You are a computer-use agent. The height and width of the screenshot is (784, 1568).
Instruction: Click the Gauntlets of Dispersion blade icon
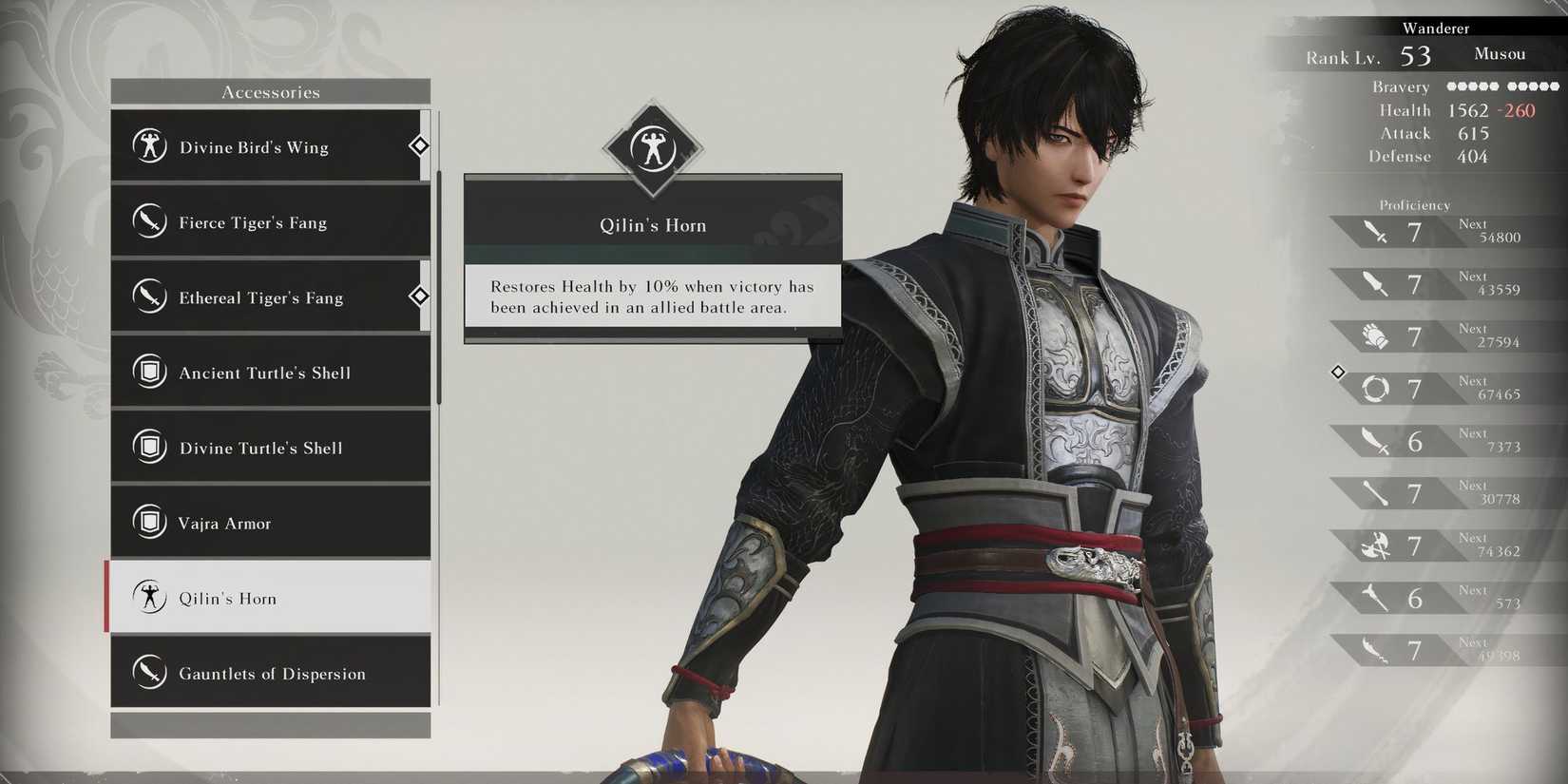[x=152, y=673]
